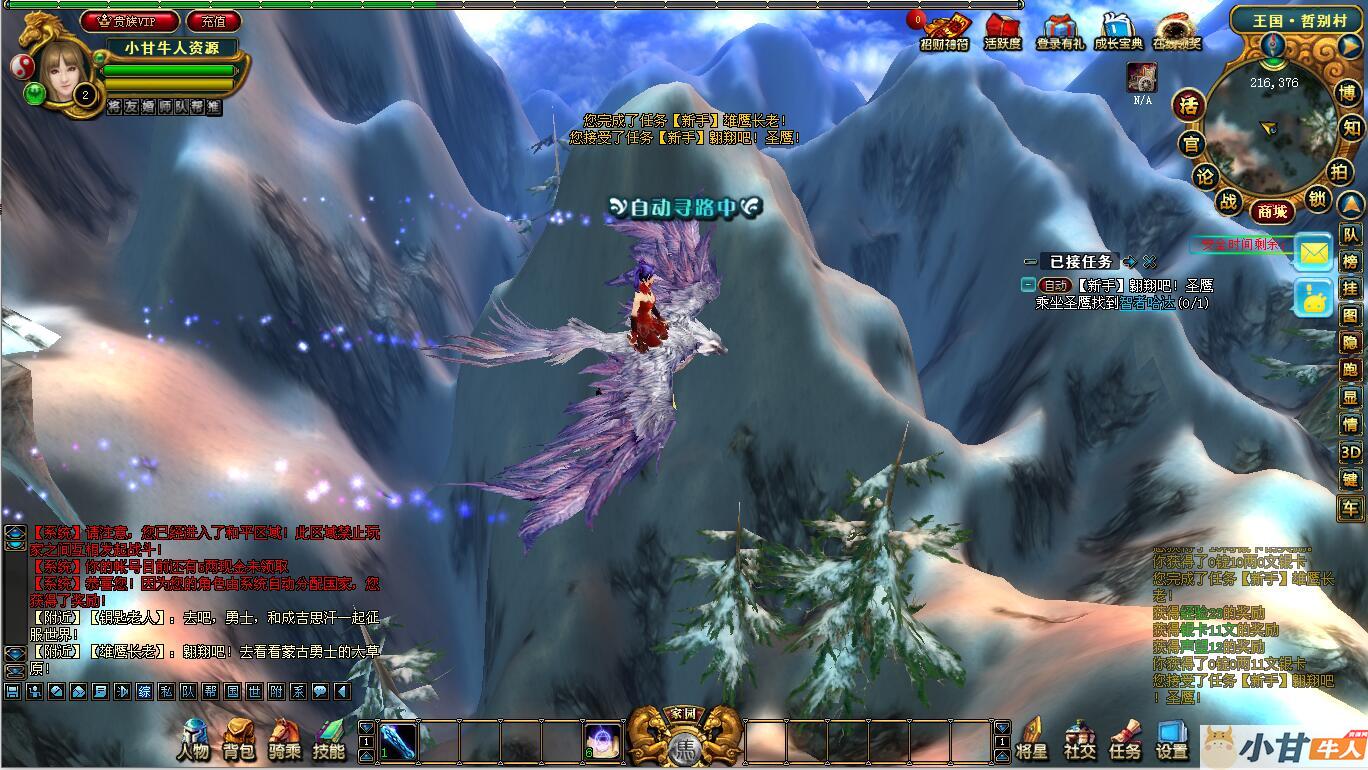
Task: Click the 充值 recharge button
Action: (213, 21)
